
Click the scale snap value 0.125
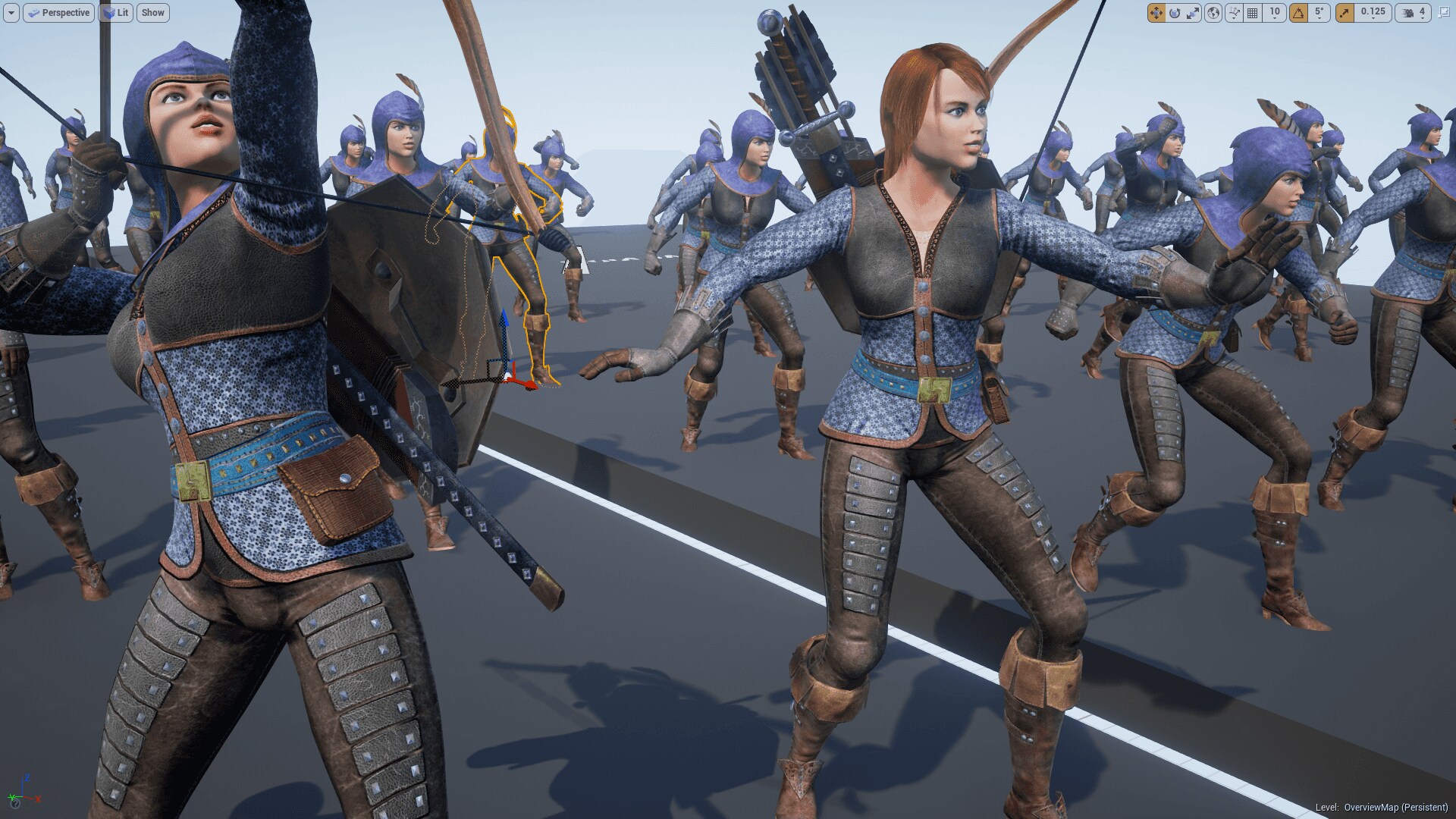click(x=1372, y=13)
